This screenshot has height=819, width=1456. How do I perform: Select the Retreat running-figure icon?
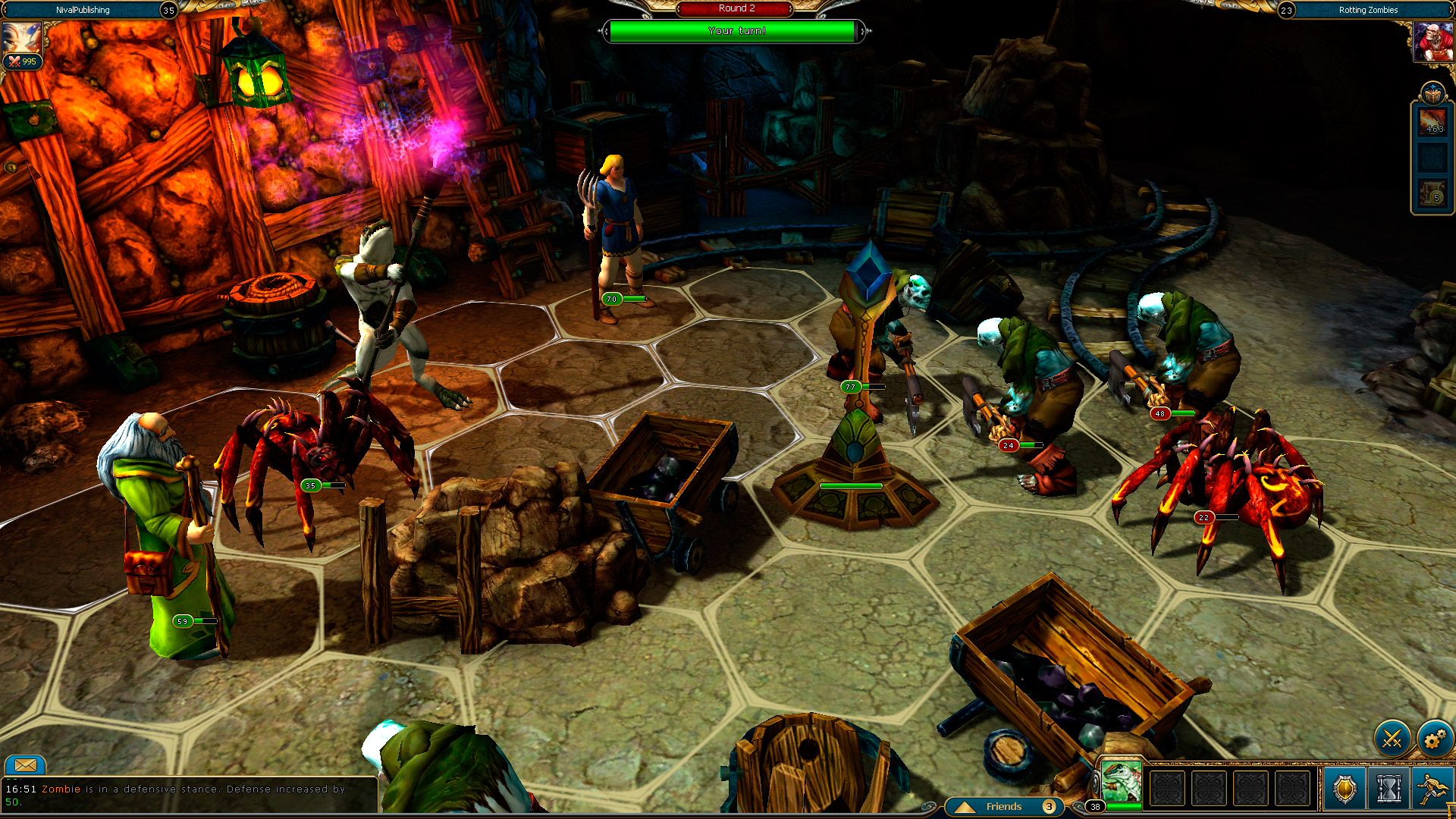1434,789
